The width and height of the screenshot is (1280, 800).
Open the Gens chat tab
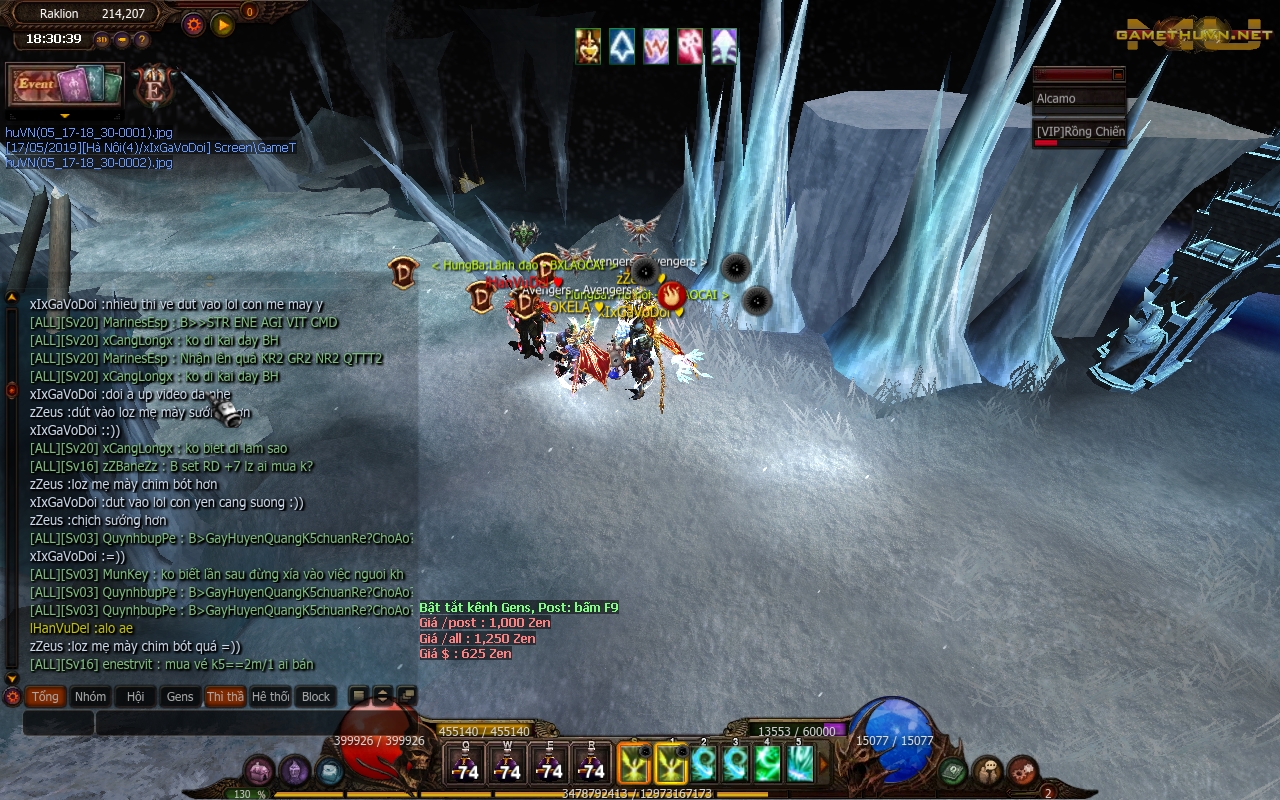pyautogui.click(x=180, y=697)
